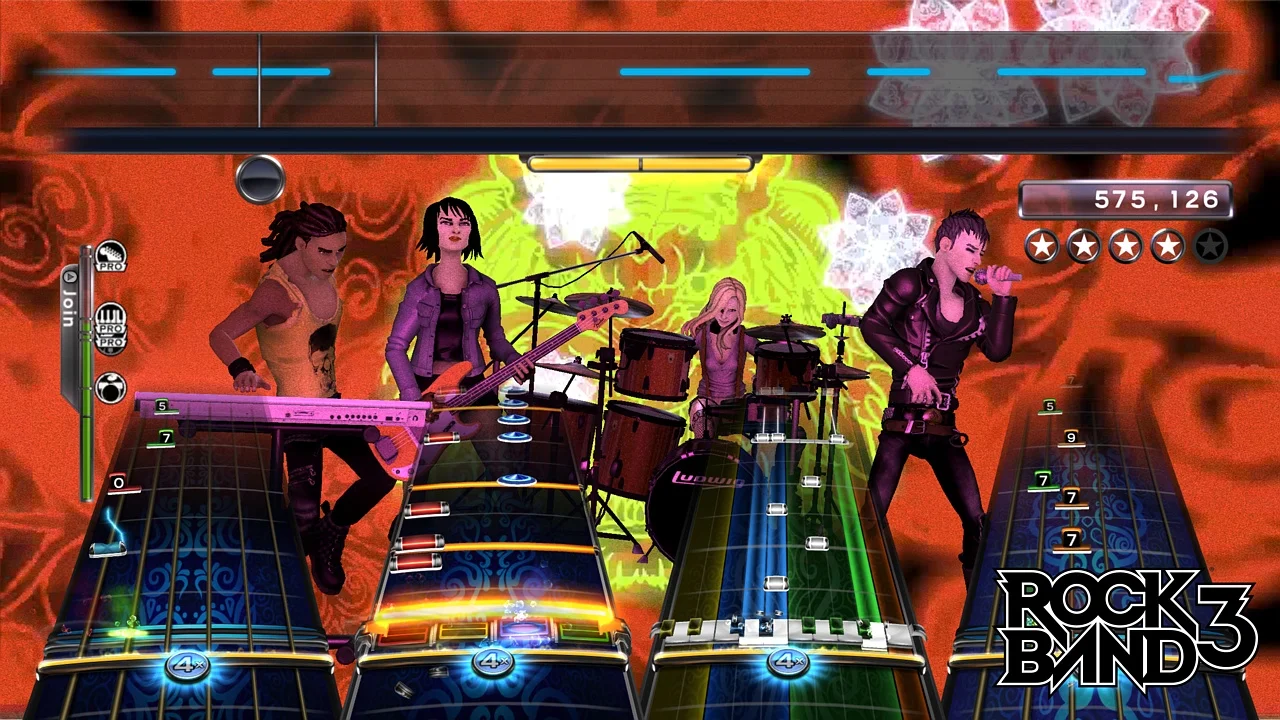Click the drum track's 4x multiplier badge
1280x720 pixels.
(492, 661)
